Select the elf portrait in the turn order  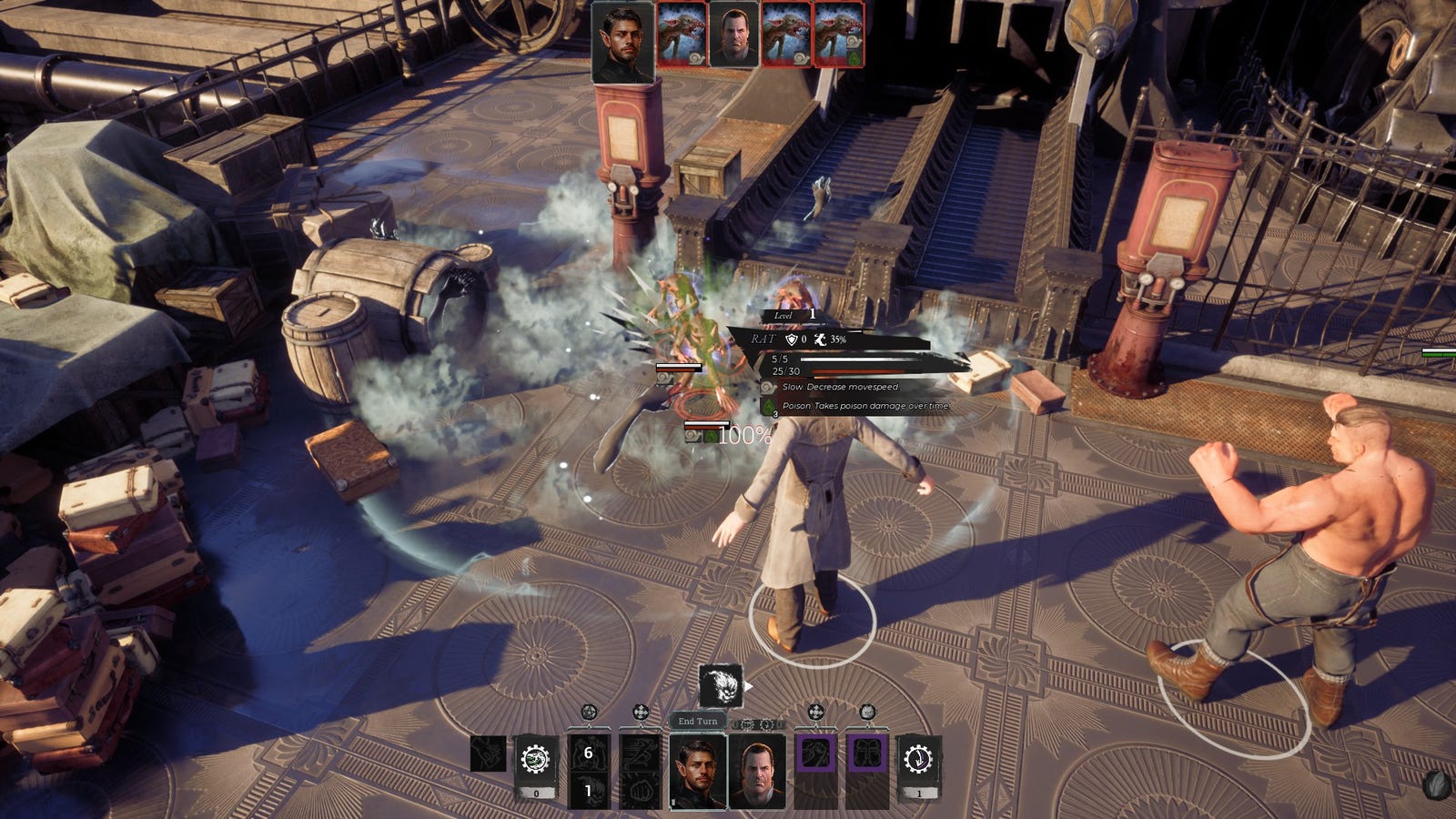[x=622, y=42]
